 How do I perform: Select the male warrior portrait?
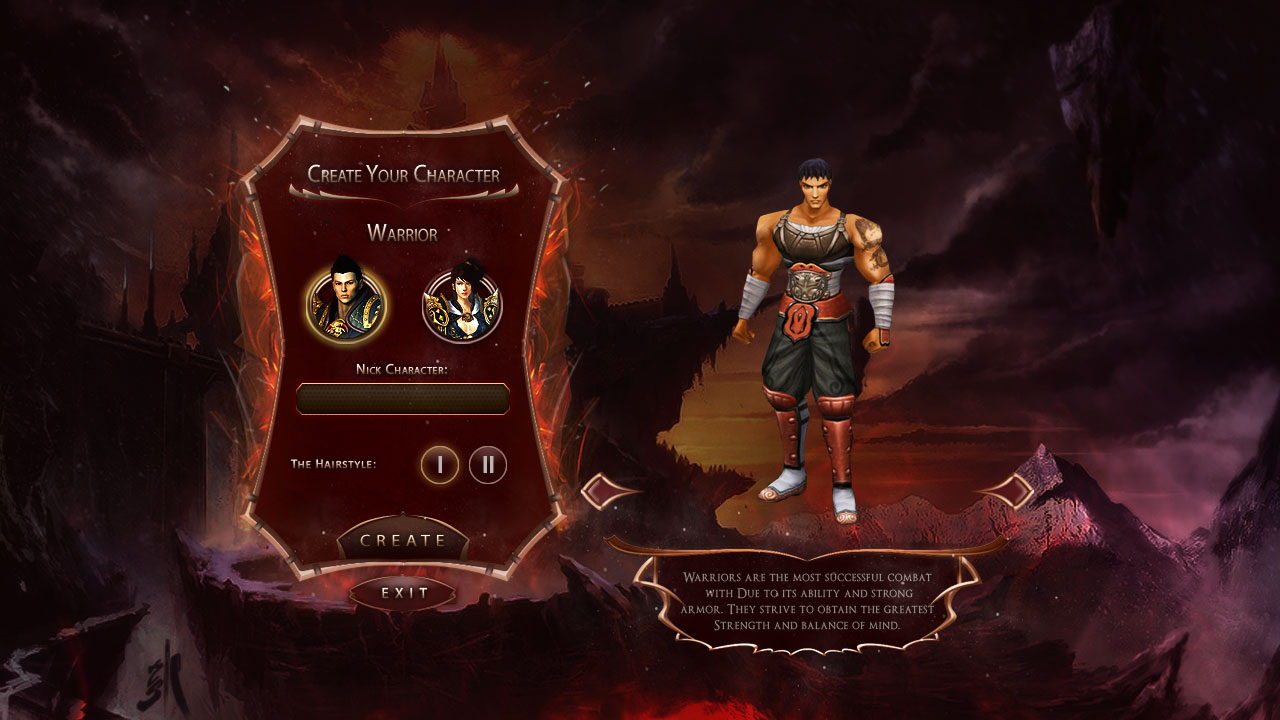pyautogui.click(x=346, y=303)
